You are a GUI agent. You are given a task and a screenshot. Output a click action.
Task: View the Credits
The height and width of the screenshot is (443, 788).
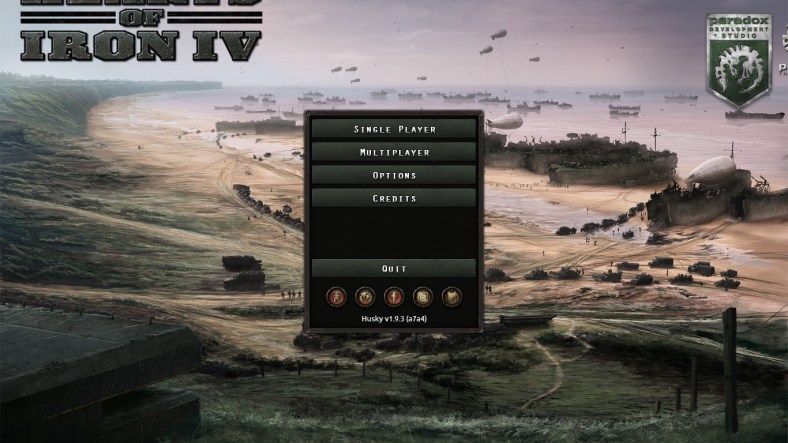(392, 198)
